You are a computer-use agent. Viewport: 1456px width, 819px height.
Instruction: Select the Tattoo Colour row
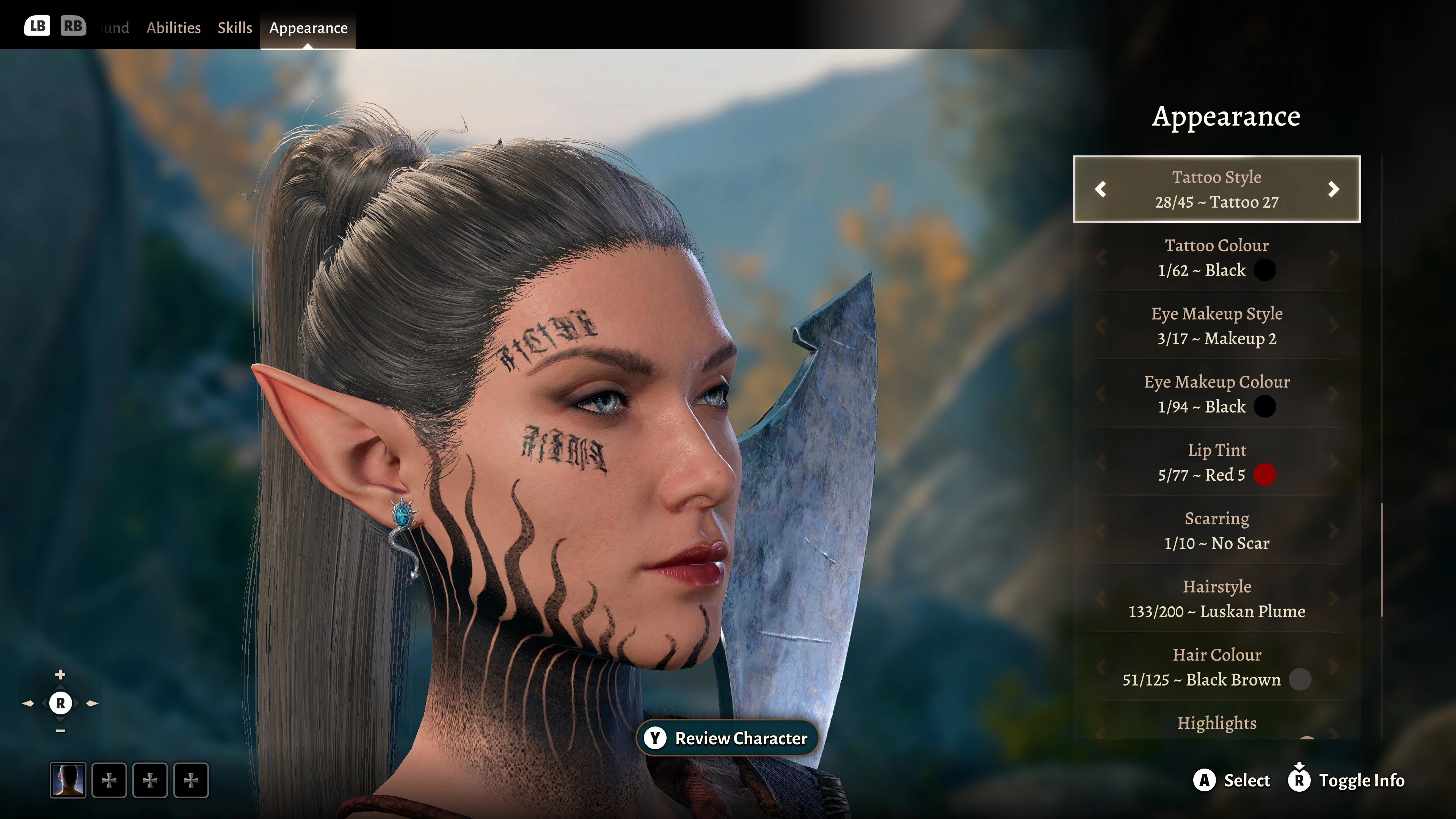point(1216,258)
